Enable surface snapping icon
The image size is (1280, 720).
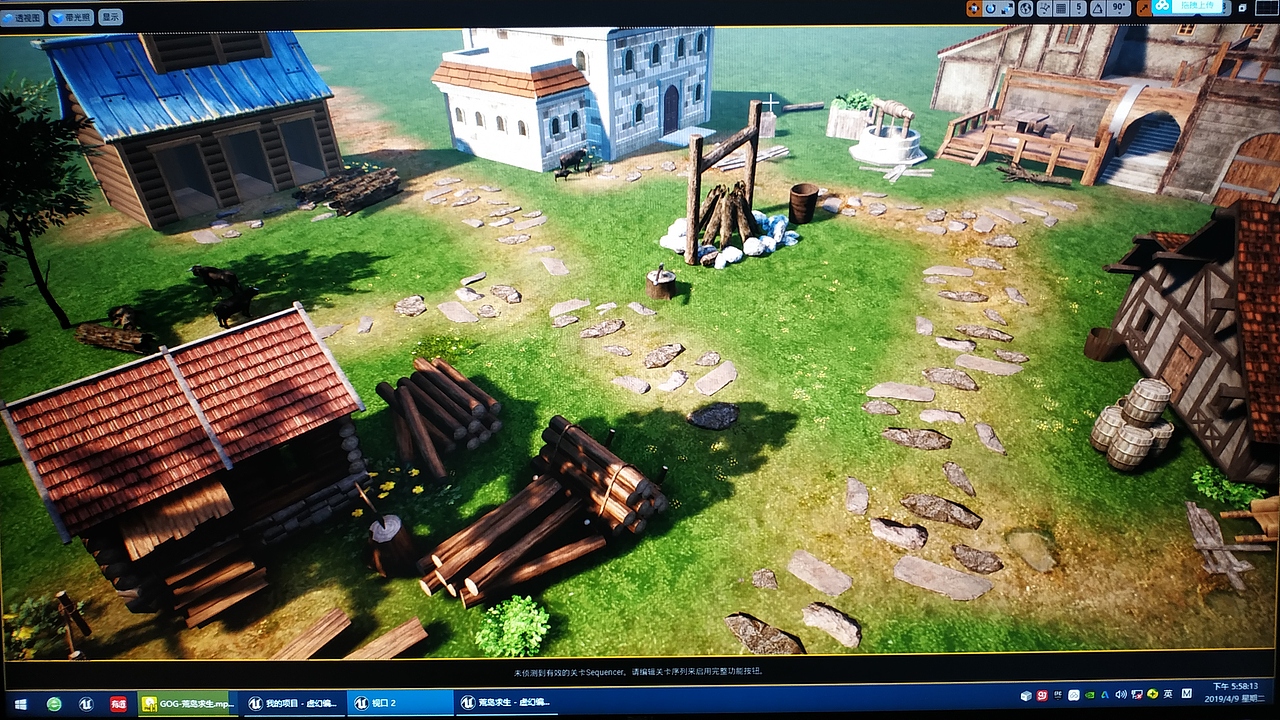click(x=1044, y=8)
